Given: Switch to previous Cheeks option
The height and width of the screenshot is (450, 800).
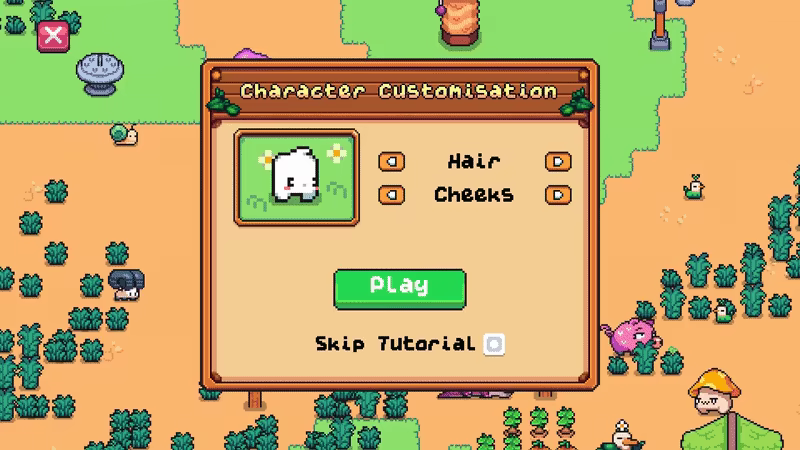Looking at the screenshot, I should pyautogui.click(x=391, y=195).
